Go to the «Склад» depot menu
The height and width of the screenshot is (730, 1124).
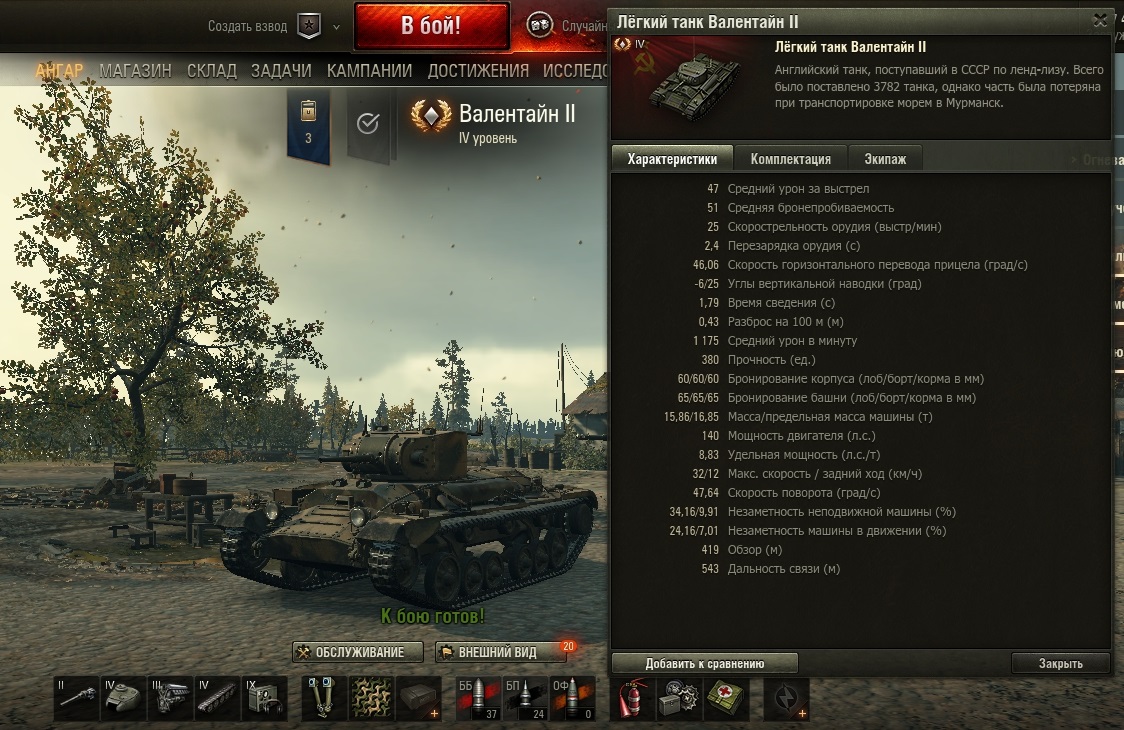click(x=211, y=71)
